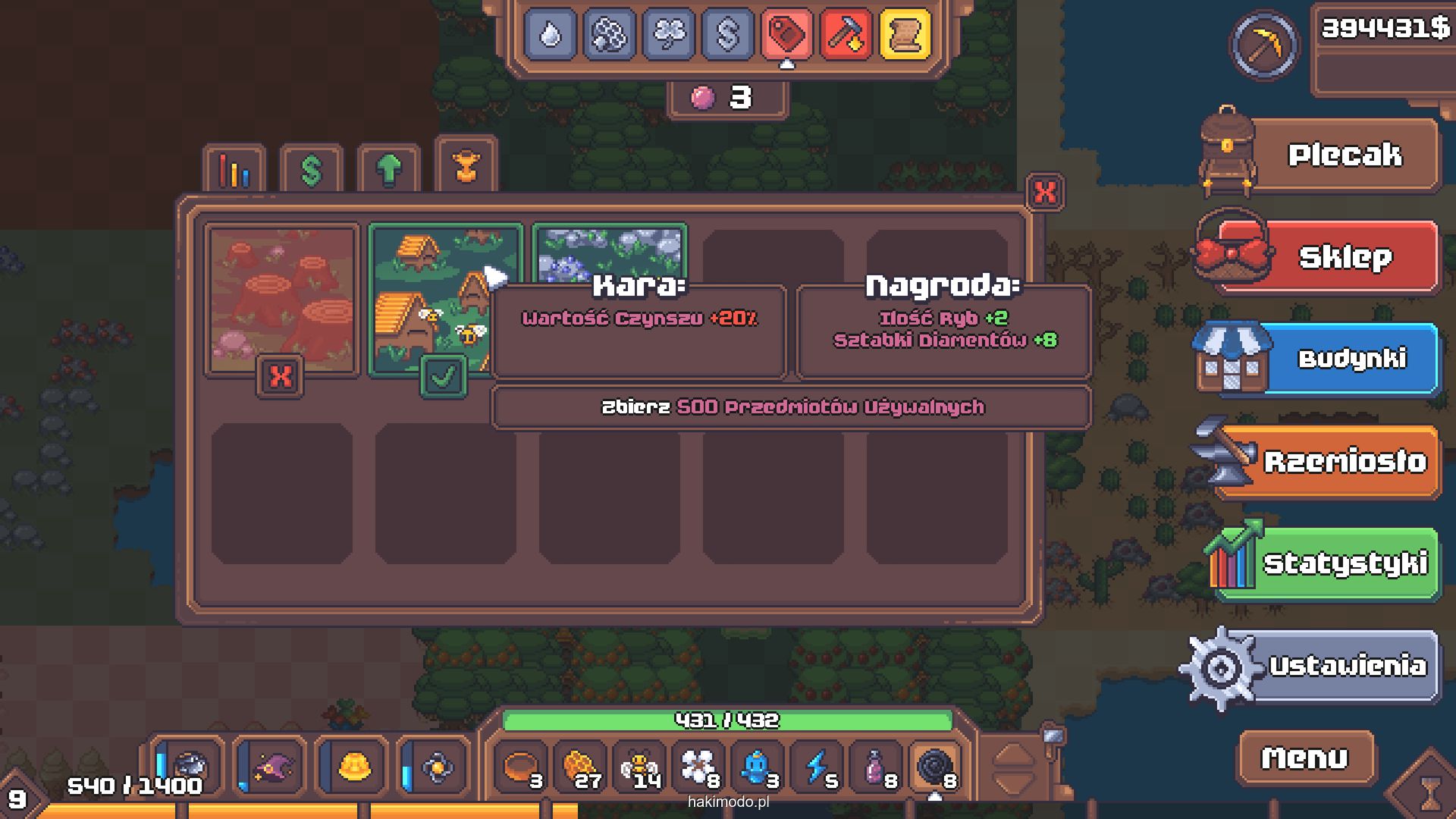The height and width of the screenshot is (819, 1456).
Task: Choose the beehive houses card
Action: click(x=428, y=300)
